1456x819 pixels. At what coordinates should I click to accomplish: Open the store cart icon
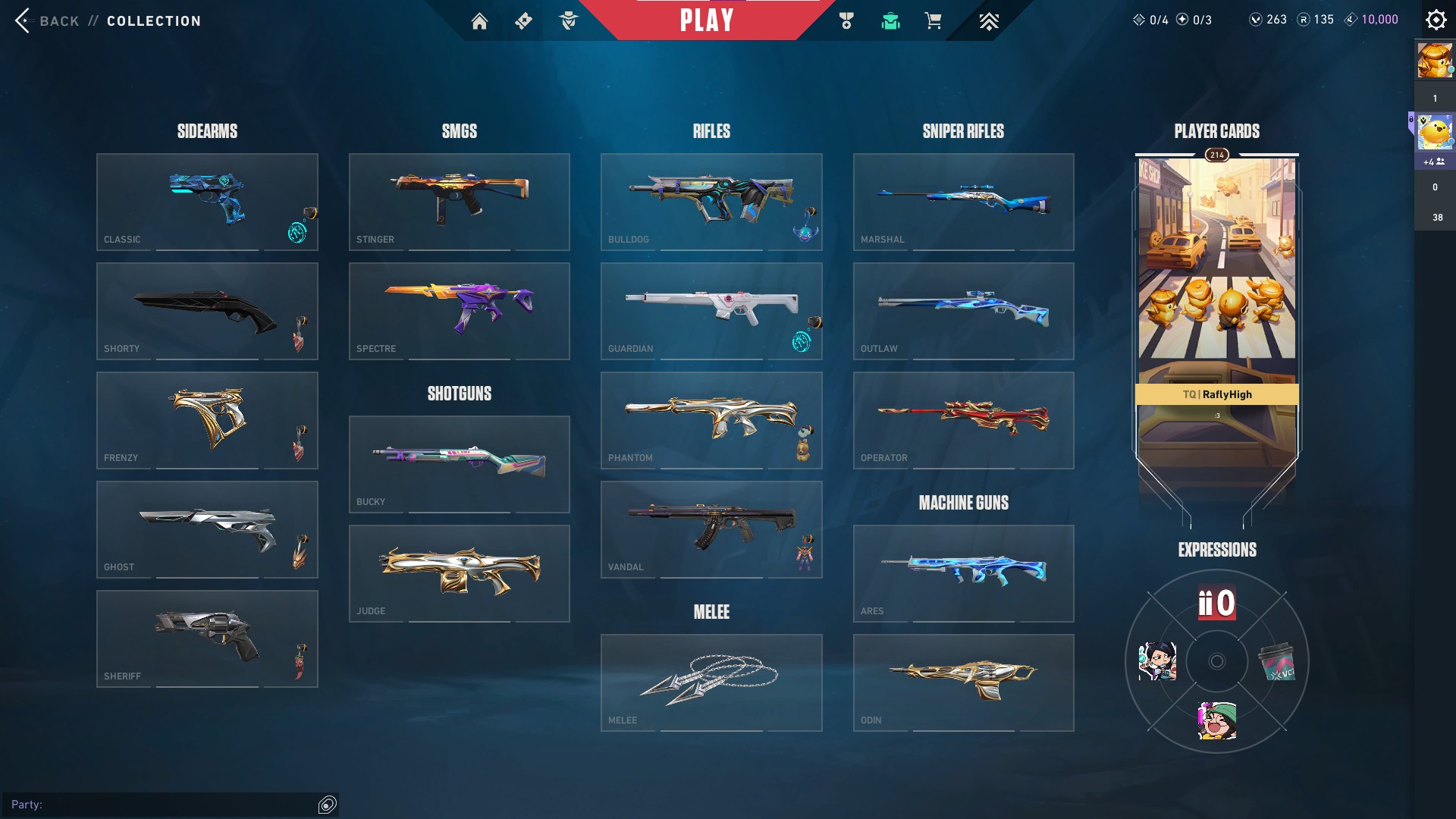click(x=933, y=21)
